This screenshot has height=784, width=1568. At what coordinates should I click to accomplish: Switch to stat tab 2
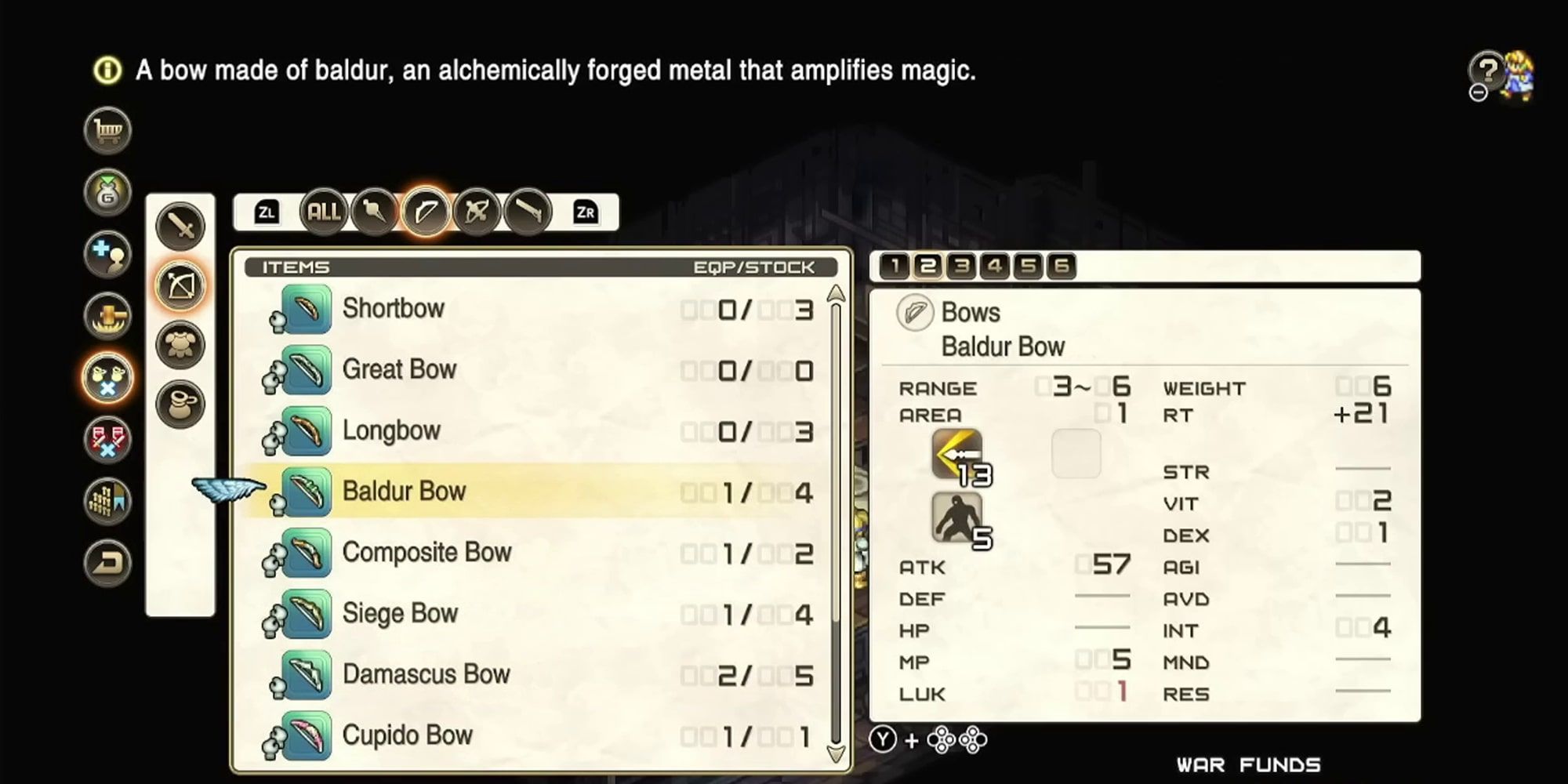pos(927,267)
